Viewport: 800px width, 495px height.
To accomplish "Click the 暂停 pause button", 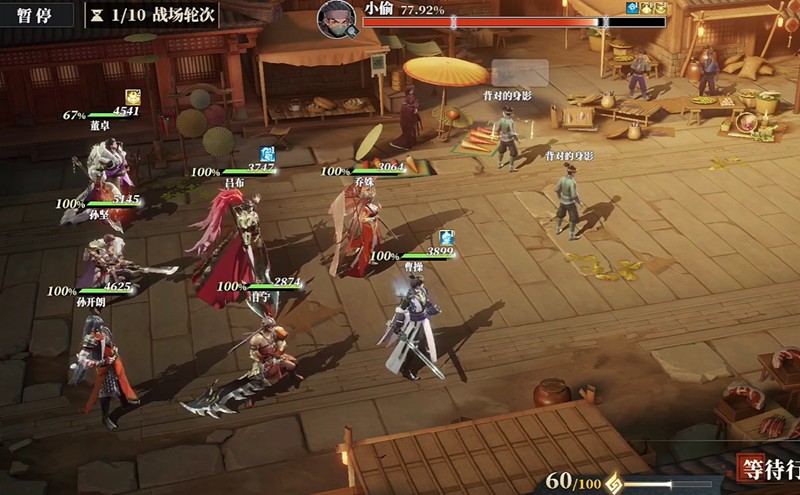I will (x=36, y=15).
